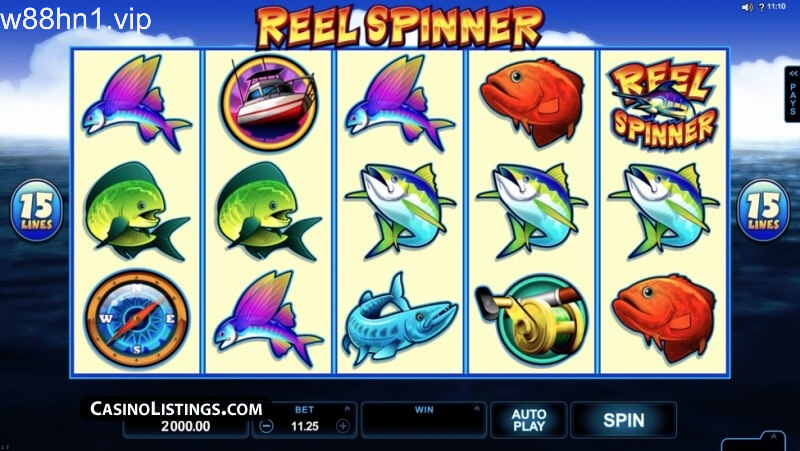Toggle sound with the speaker icon

click(x=746, y=7)
